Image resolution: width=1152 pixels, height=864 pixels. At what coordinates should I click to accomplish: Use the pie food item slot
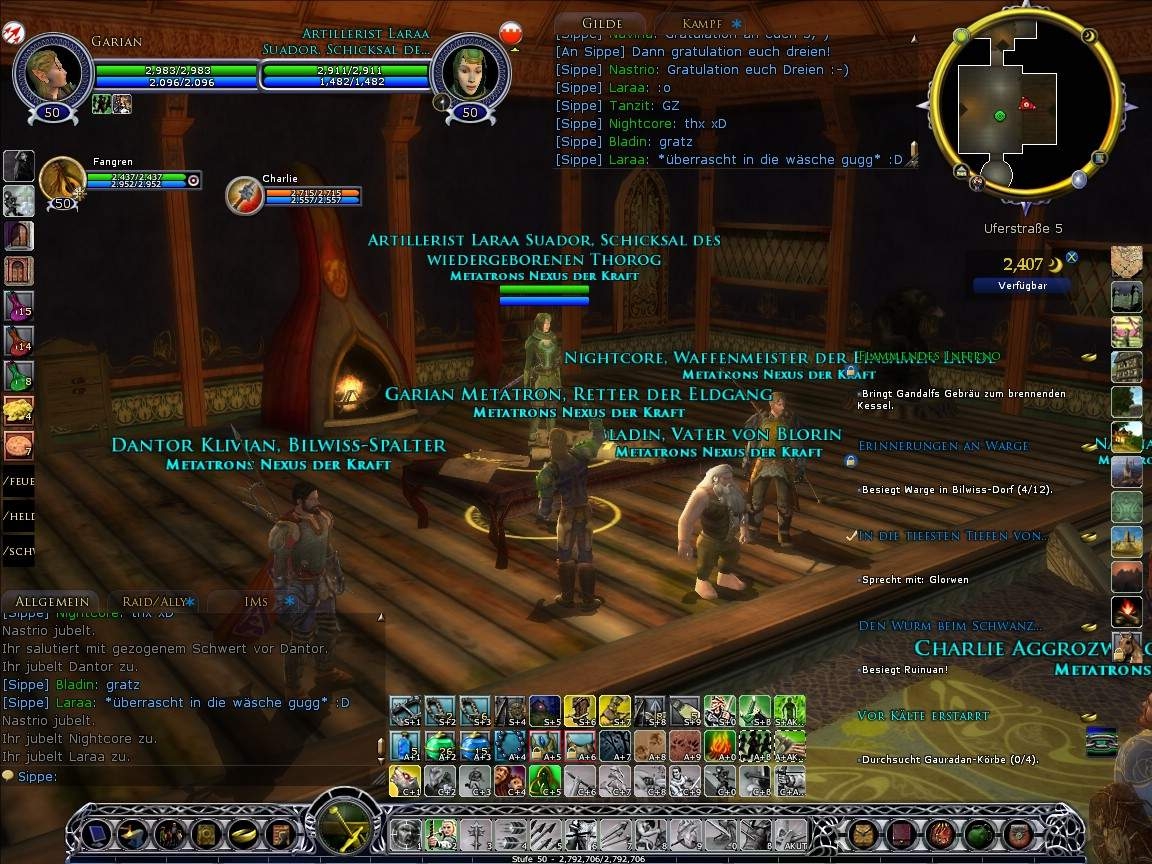pos(19,445)
